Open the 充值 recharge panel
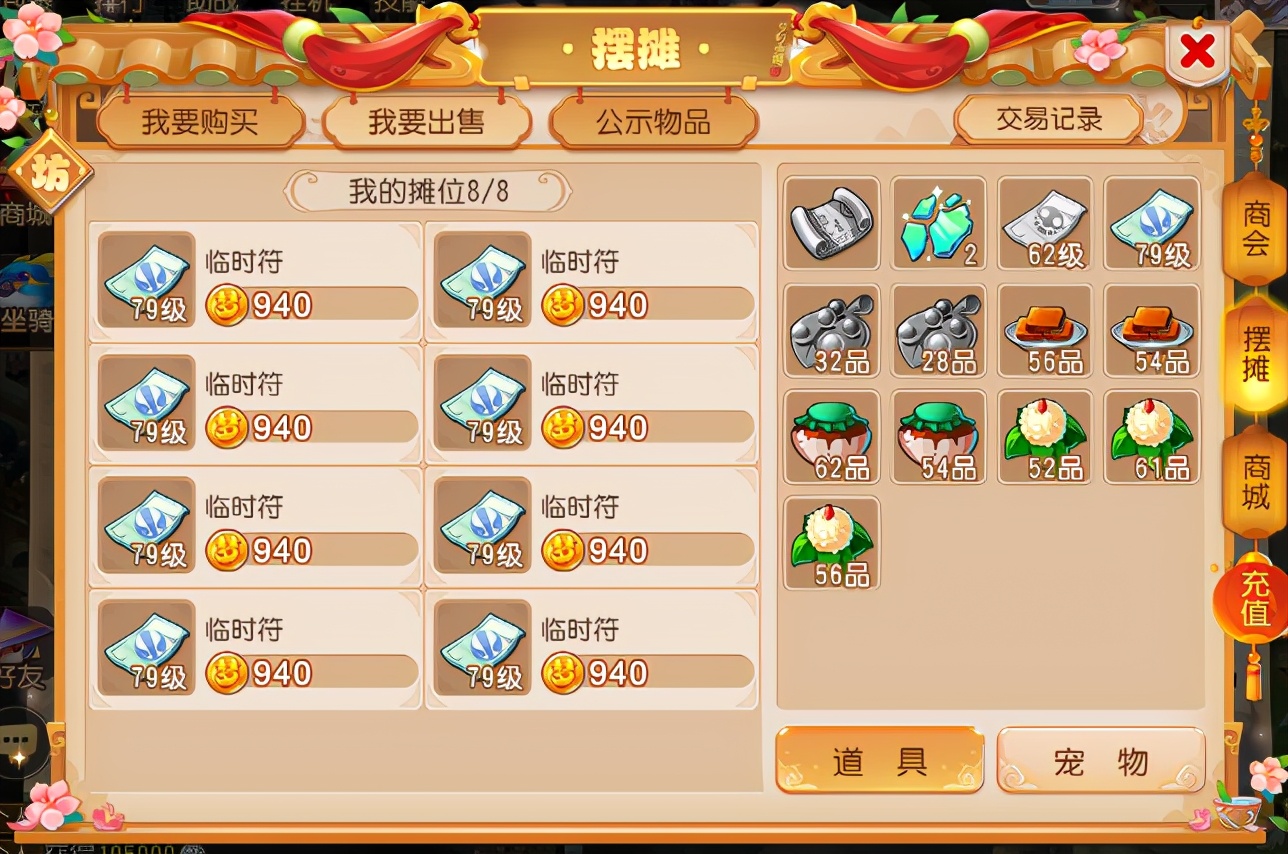Image resolution: width=1288 pixels, height=854 pixels. point(1253,598)
